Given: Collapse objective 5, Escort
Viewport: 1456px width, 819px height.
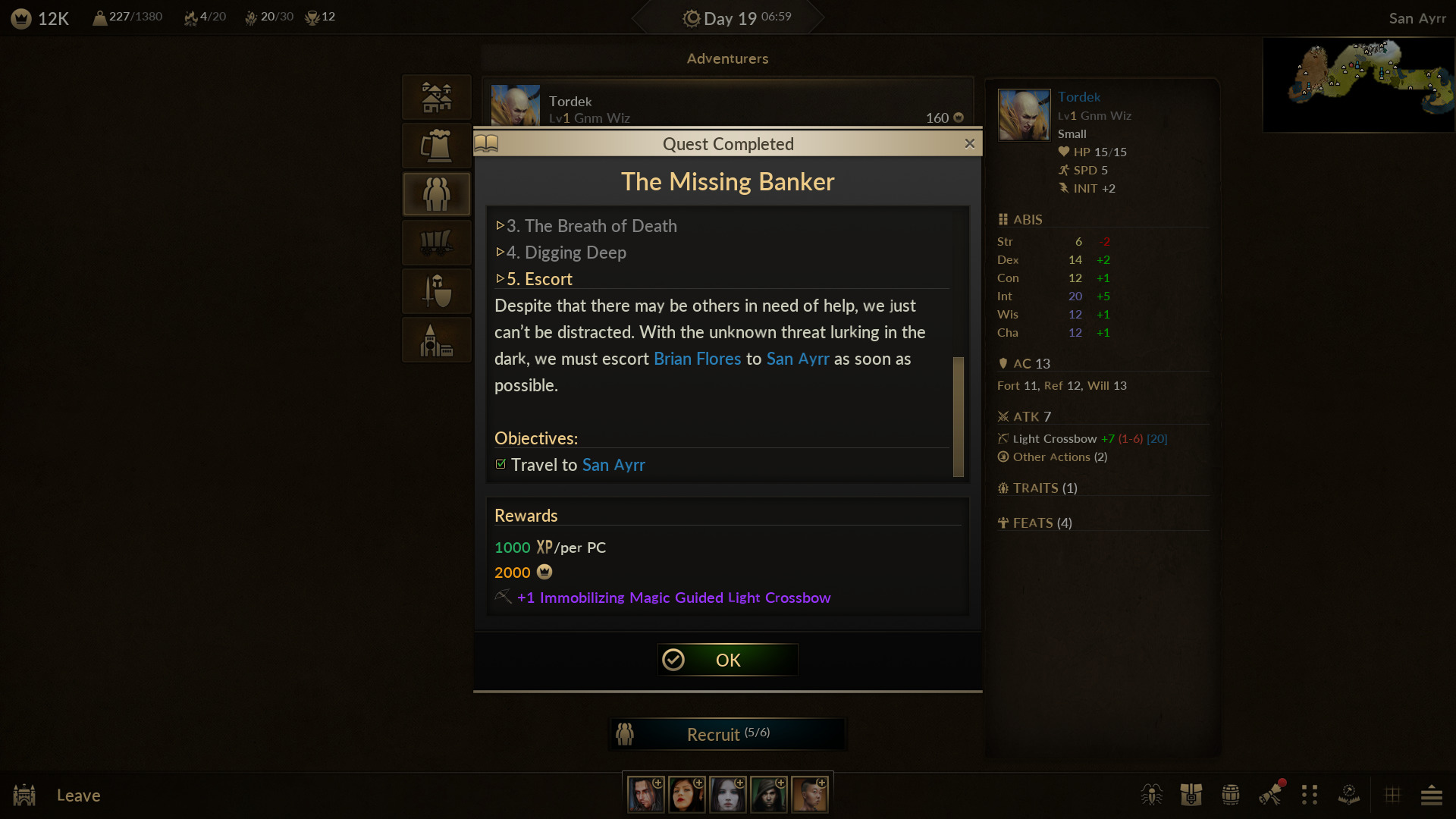Looking at the screenshot, I should pos(533,278).
